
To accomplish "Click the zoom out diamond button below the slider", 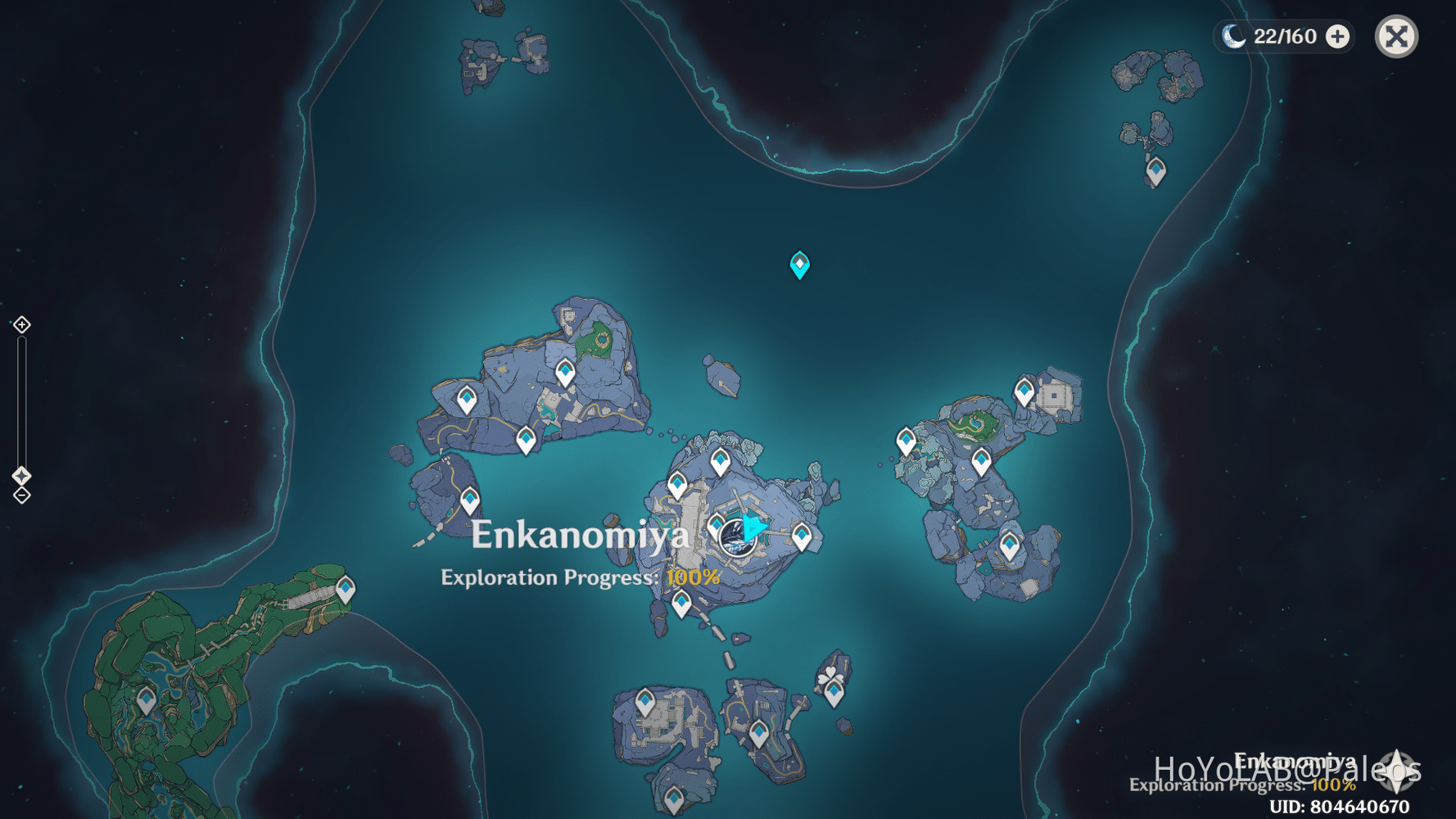I will [x=20, y=494].
